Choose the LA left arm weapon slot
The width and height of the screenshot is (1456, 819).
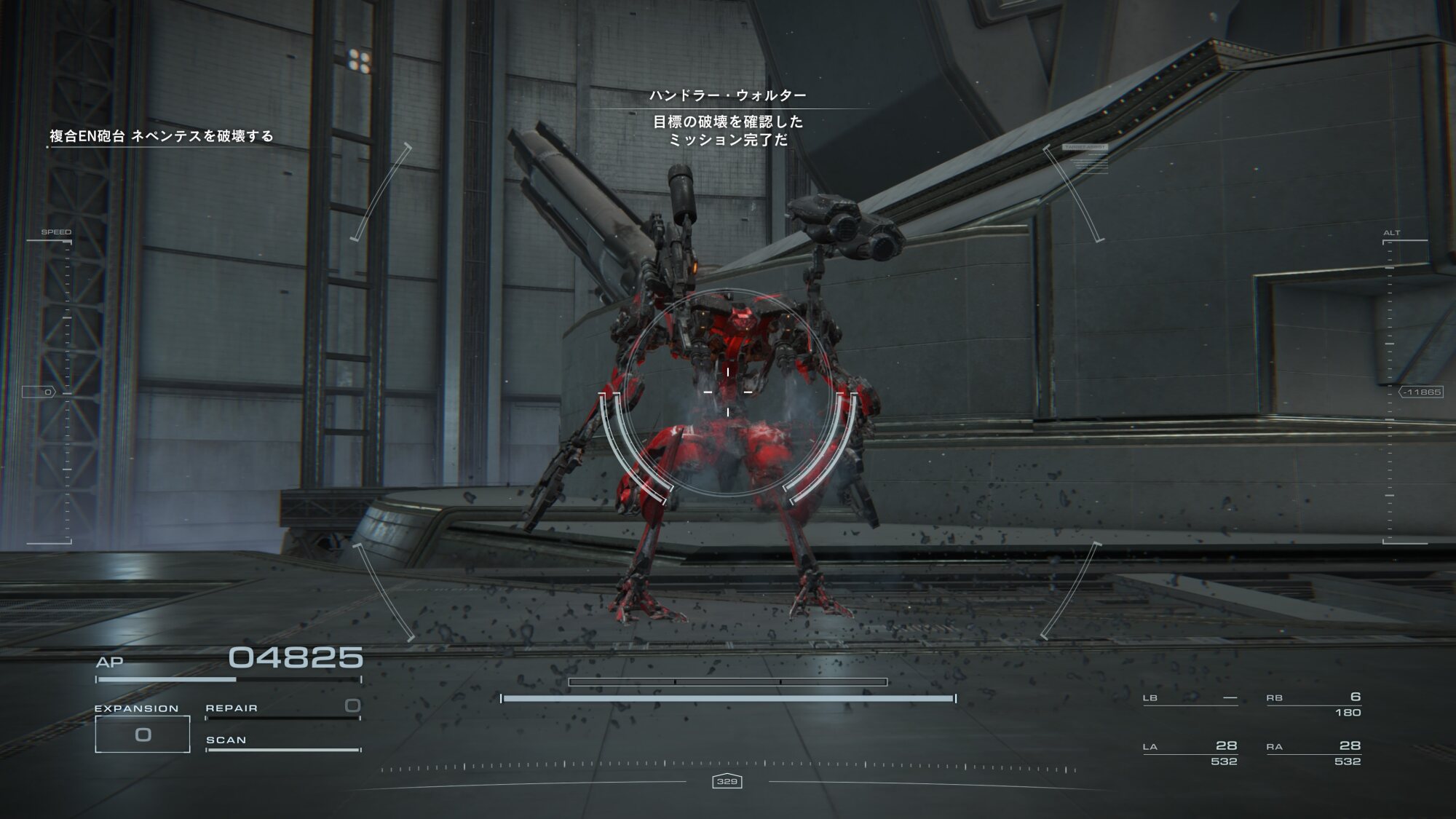point(1190,752)
